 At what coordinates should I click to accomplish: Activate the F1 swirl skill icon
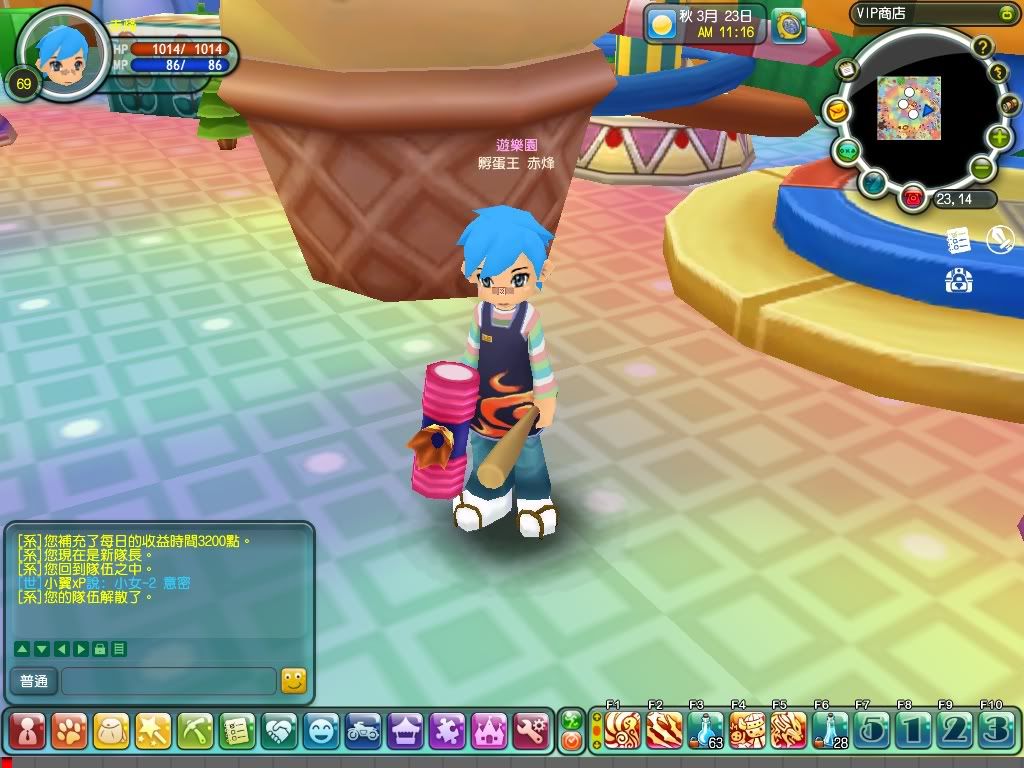click(x=621, y=730)
